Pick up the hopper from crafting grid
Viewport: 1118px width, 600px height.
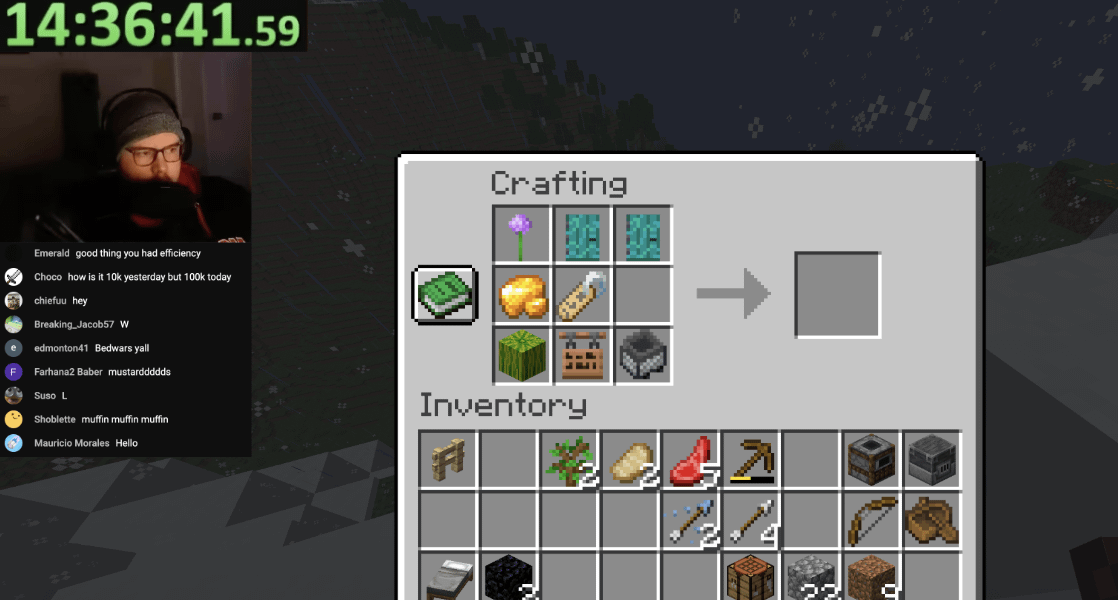click(642, 355)
